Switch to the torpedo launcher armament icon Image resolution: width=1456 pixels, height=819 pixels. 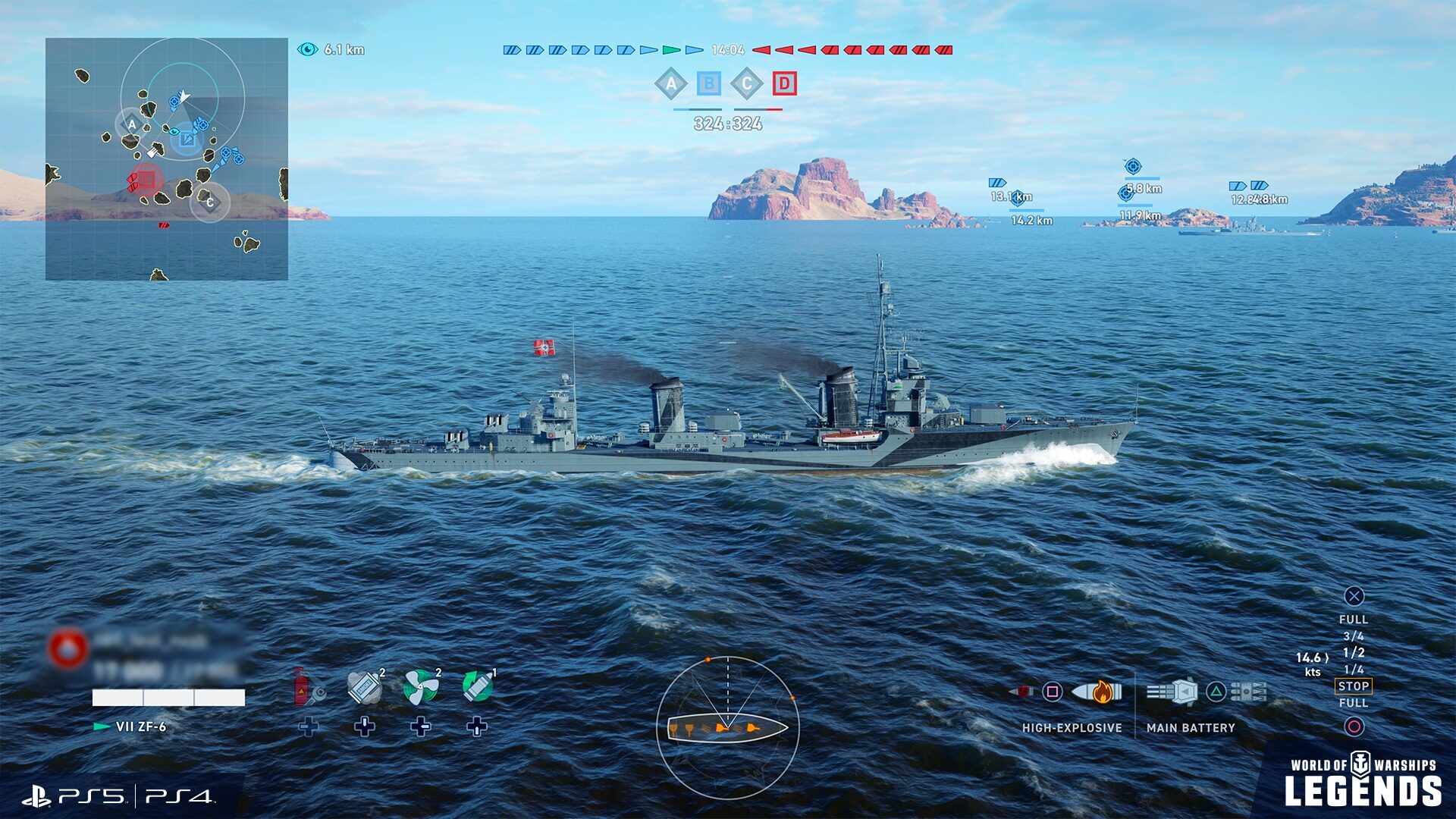(1250, 691)
